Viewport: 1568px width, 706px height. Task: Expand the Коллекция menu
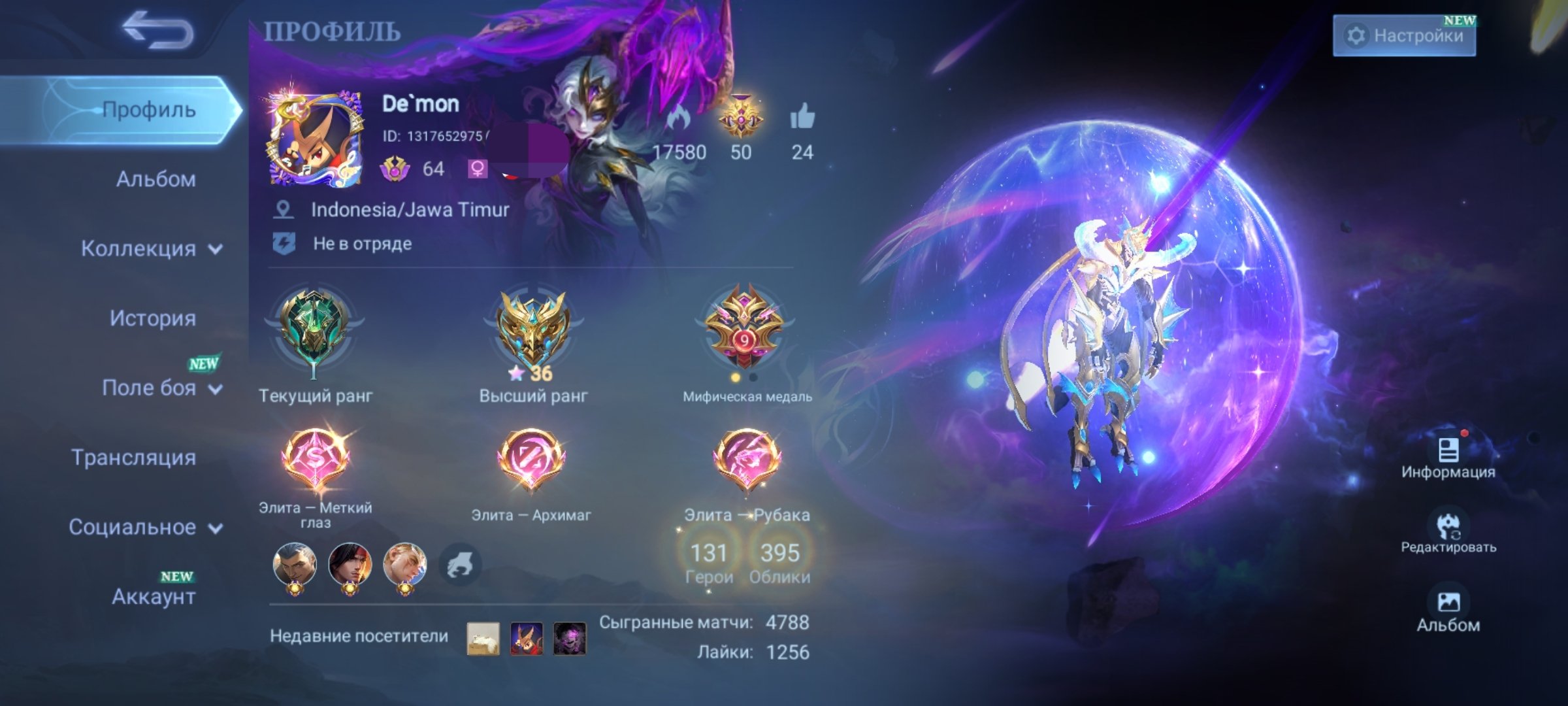click(x=150, y=249)
